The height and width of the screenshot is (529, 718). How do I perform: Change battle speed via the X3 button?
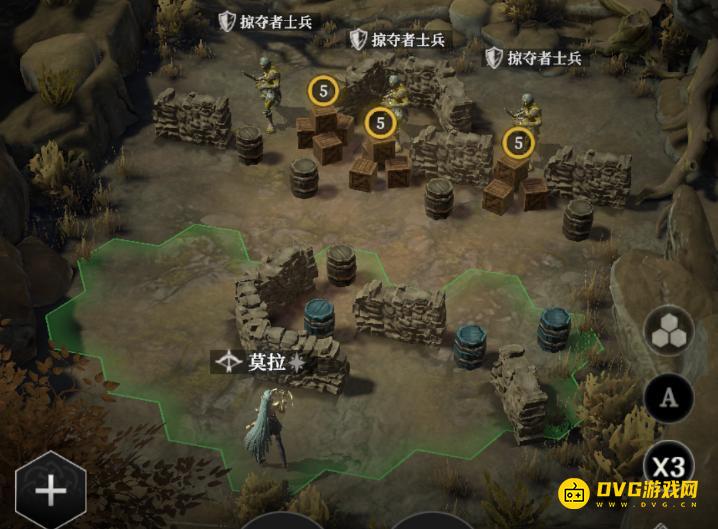tap(669, 466)
